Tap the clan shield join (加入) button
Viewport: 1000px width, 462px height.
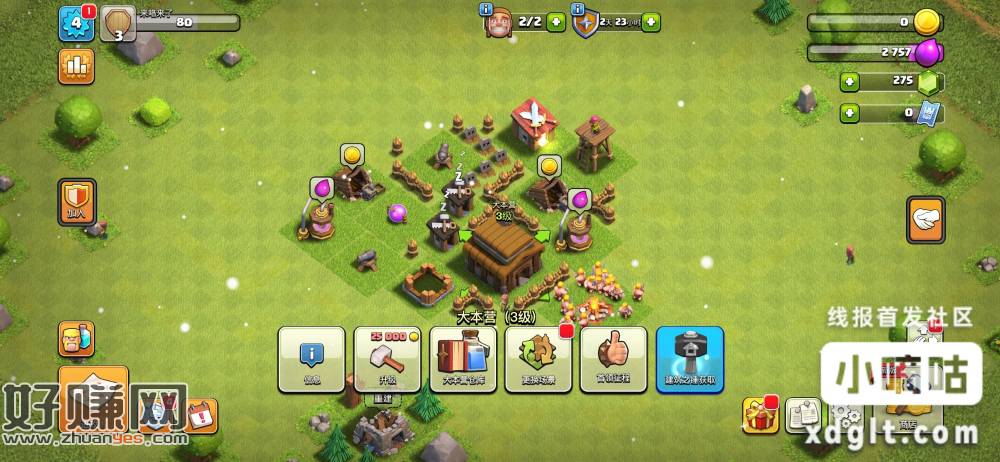tap(76, 202)
